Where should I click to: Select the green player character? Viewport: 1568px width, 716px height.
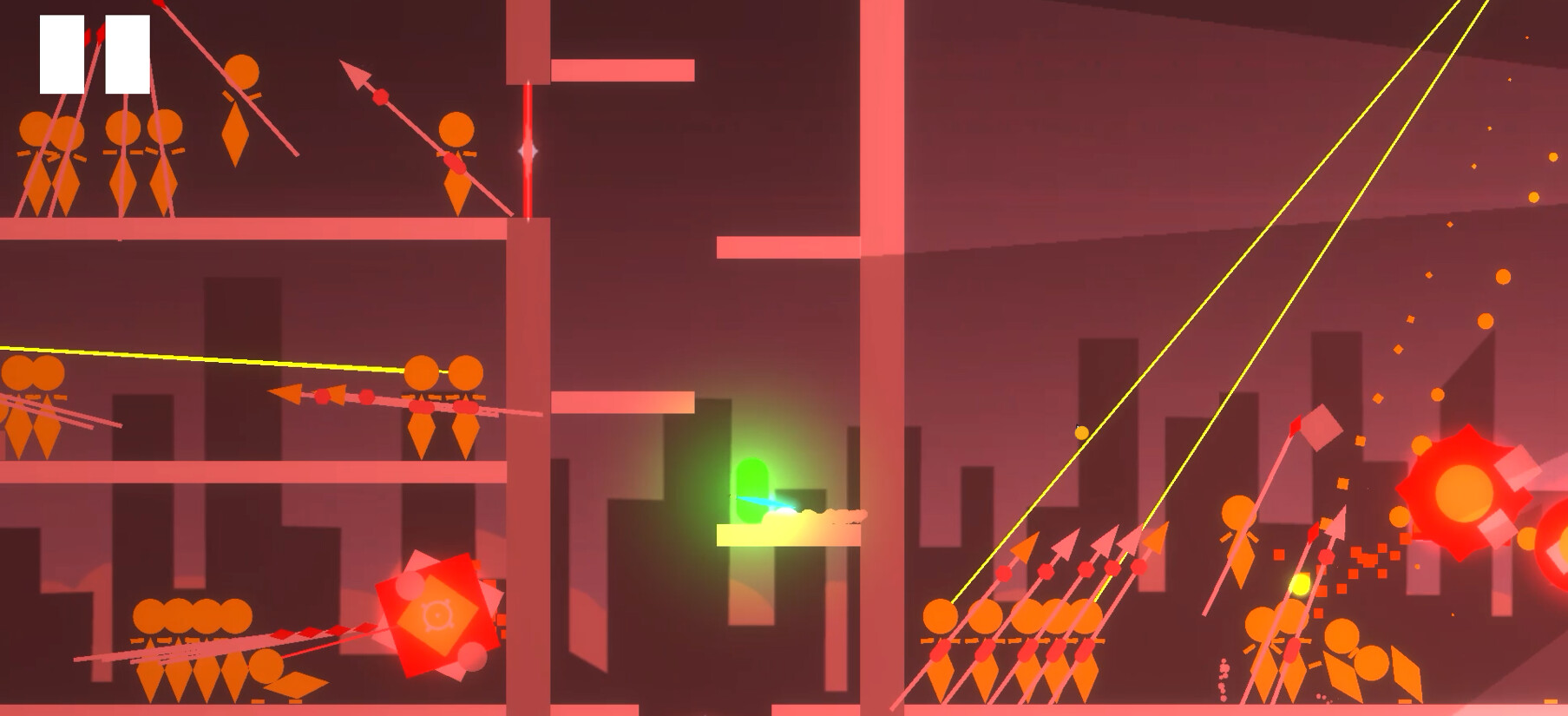pyautogui.click(x=754, y=489)
